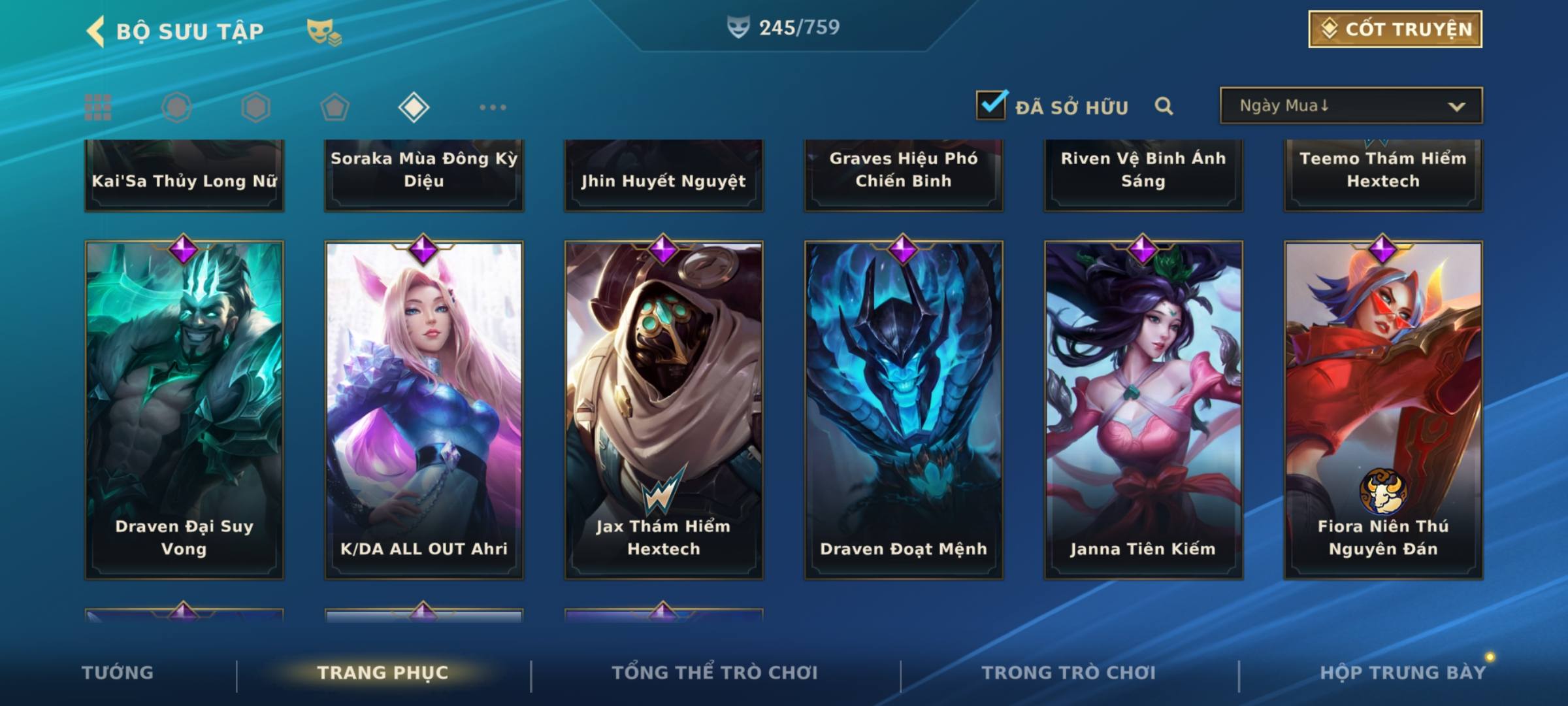Choose the Janna Tiên Kiếm skin
Image resolution: width=1568 pixels, height=706 pixels.
coord(1143,410)
